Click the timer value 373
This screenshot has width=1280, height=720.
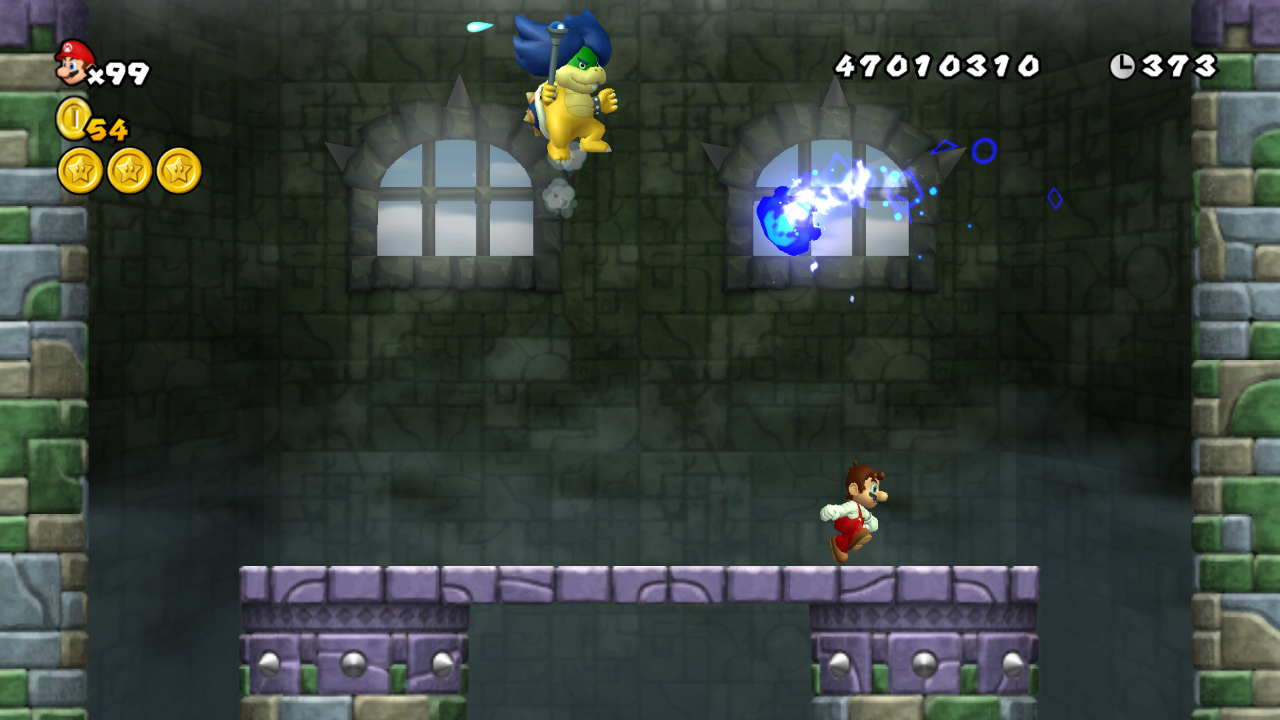click(1178, 65)
